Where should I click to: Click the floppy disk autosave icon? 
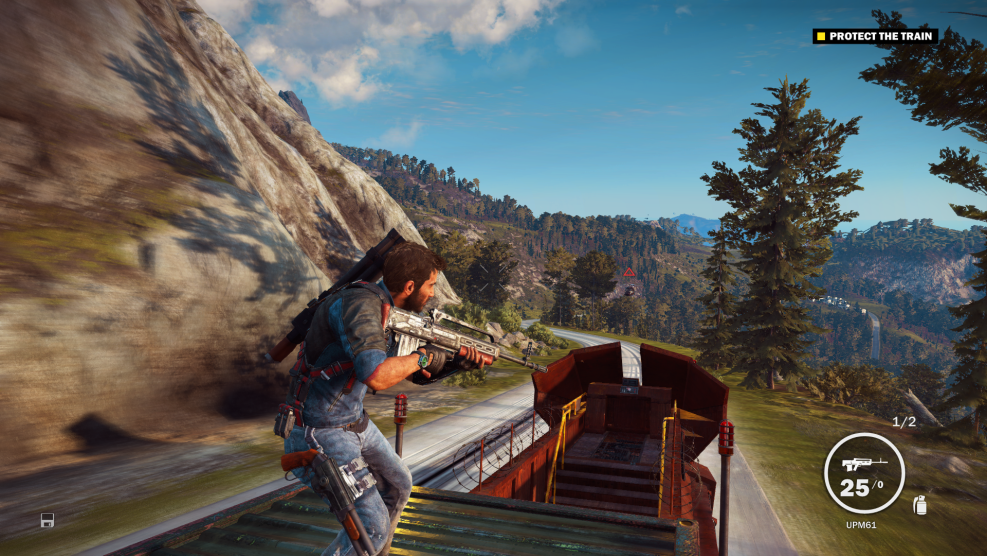click(x=47, y=520)
